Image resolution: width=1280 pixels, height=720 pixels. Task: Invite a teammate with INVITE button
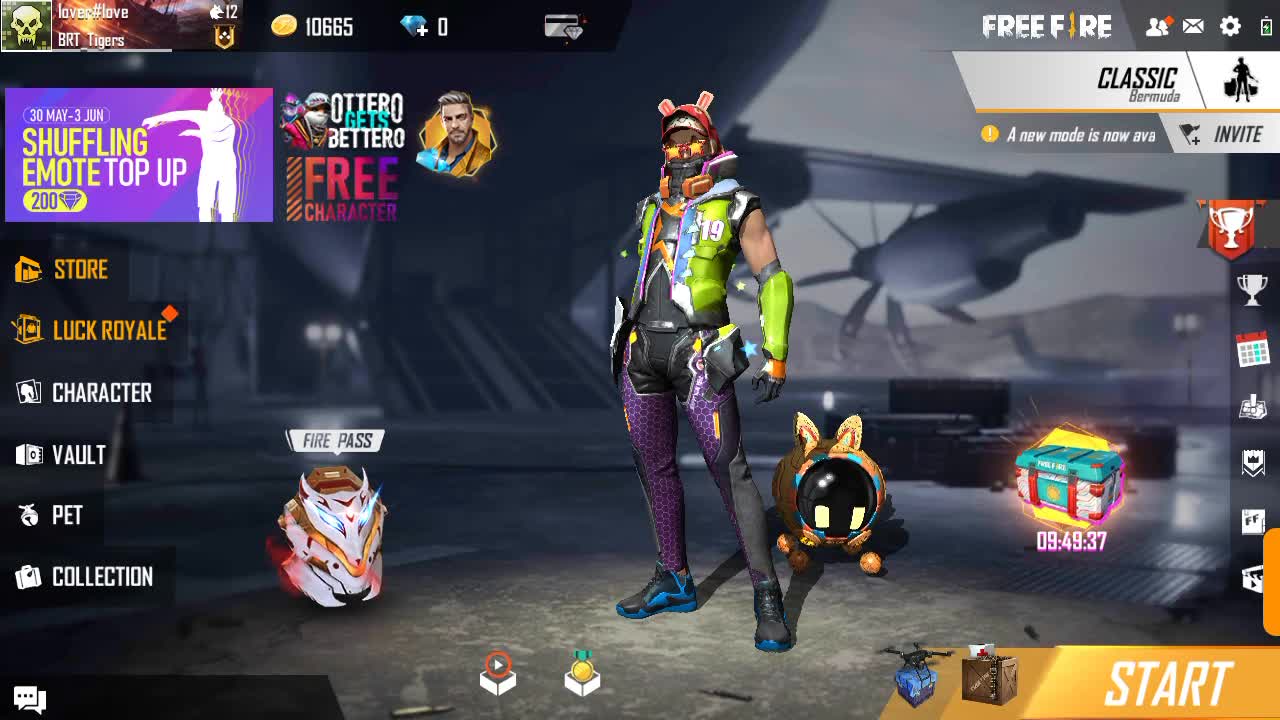(1223, 134)
